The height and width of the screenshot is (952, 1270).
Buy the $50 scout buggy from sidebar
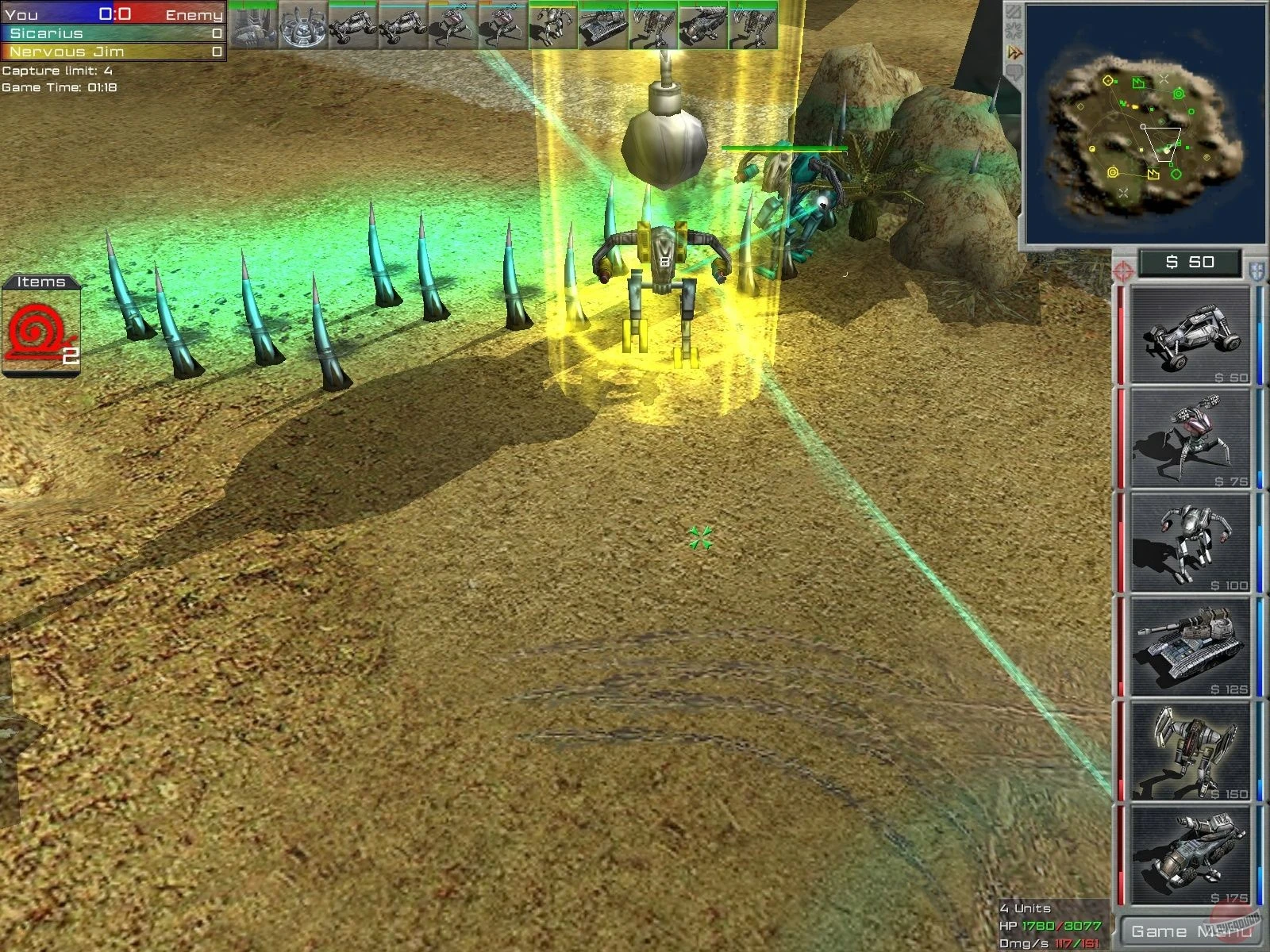tap(1191, 333)
